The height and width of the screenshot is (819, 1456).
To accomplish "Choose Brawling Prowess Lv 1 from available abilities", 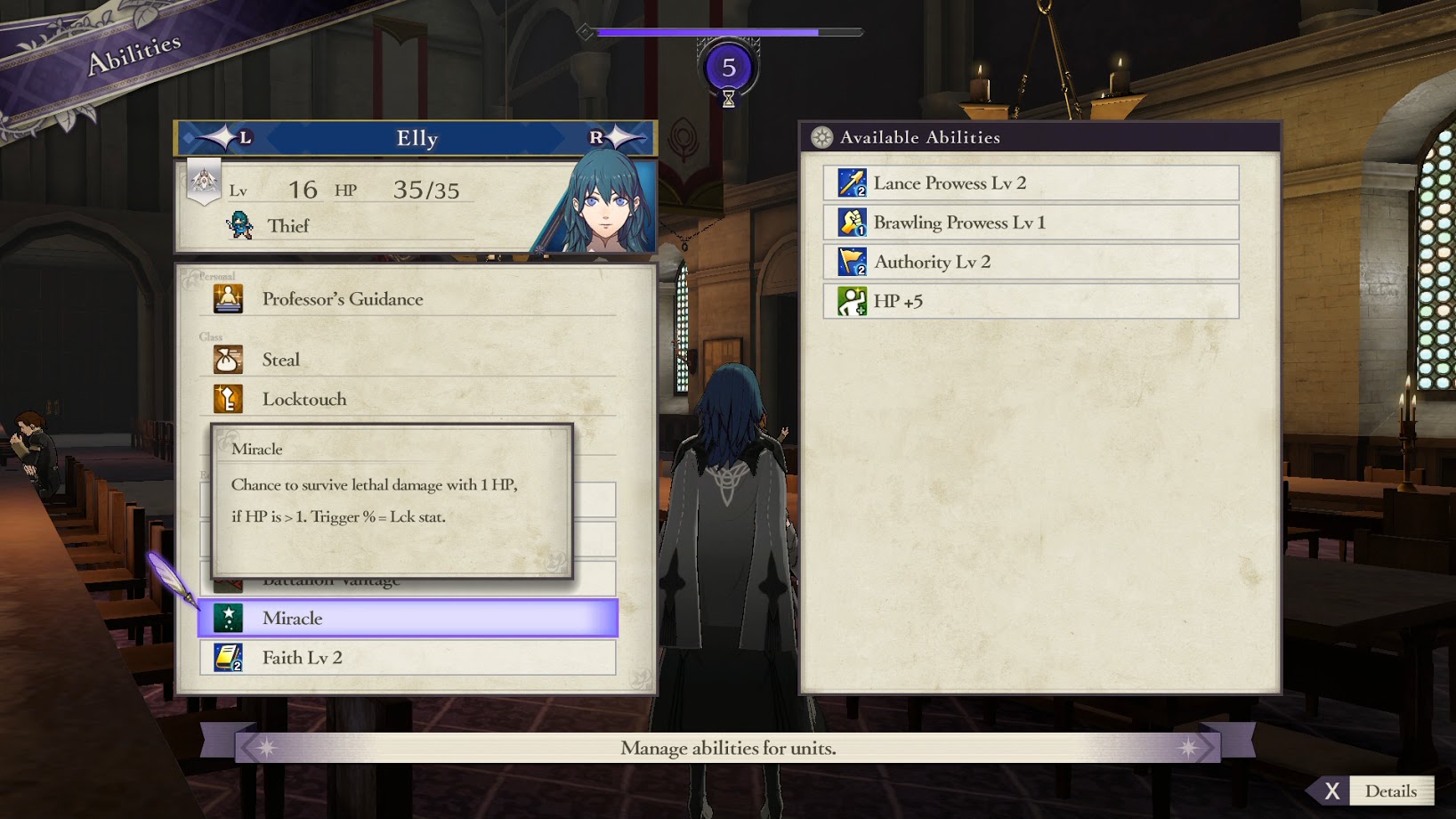I will 1031,223.
